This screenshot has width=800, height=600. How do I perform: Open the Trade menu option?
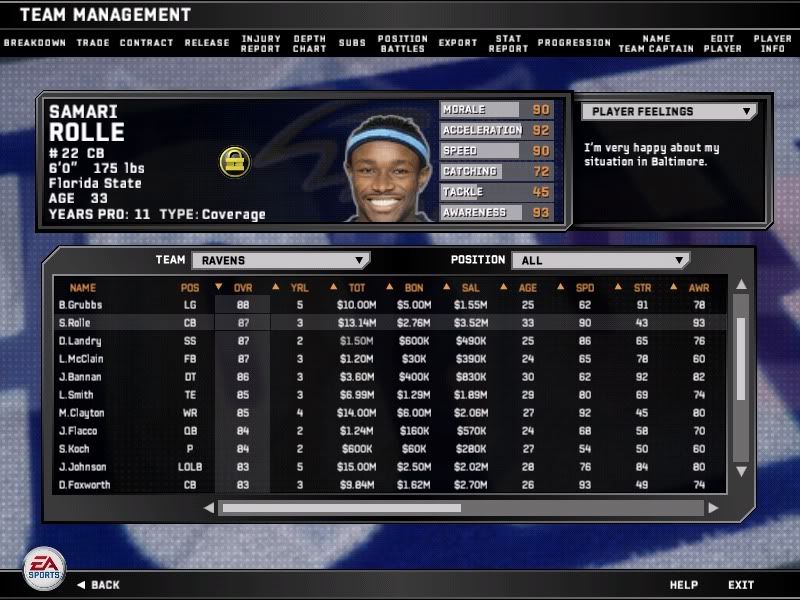tap(93, 43)
